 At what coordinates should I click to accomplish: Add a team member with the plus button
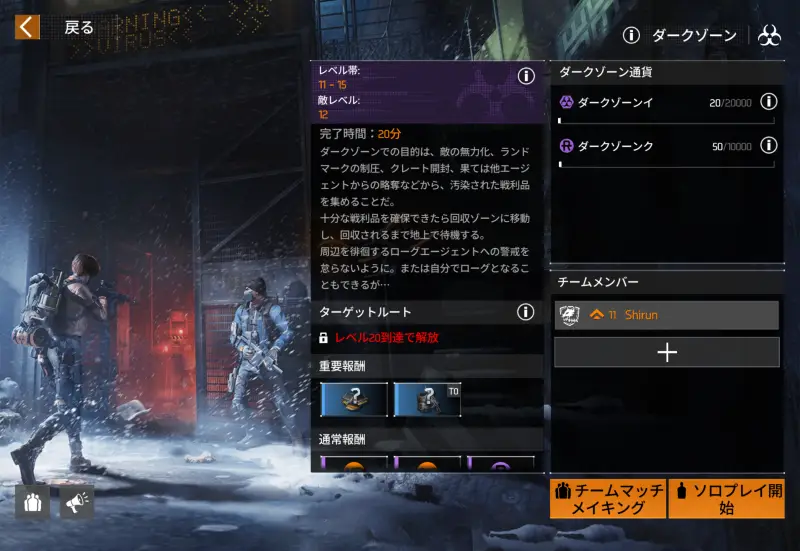coord(666,352)
